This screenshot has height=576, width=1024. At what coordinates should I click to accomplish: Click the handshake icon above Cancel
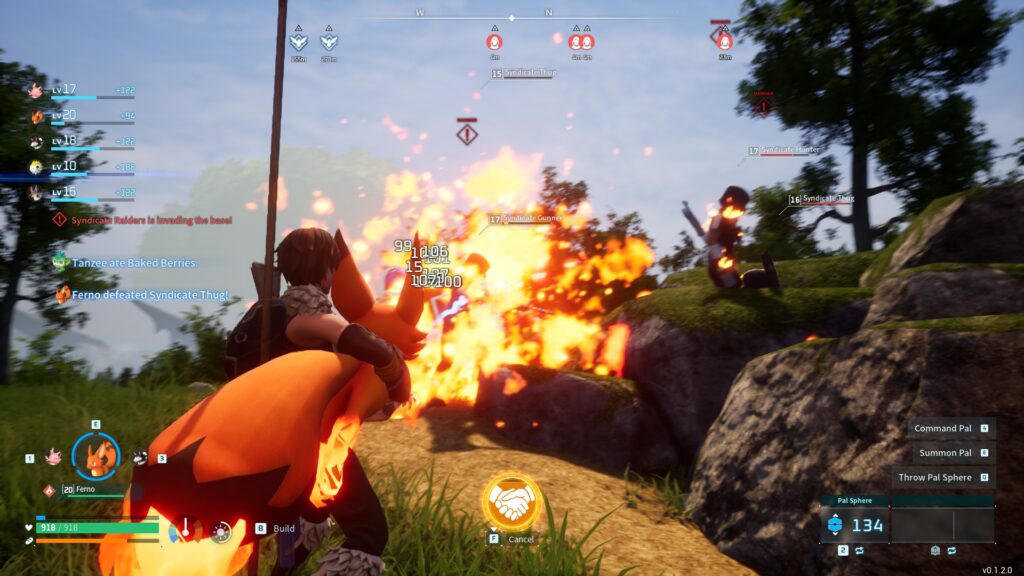(512, 502)
